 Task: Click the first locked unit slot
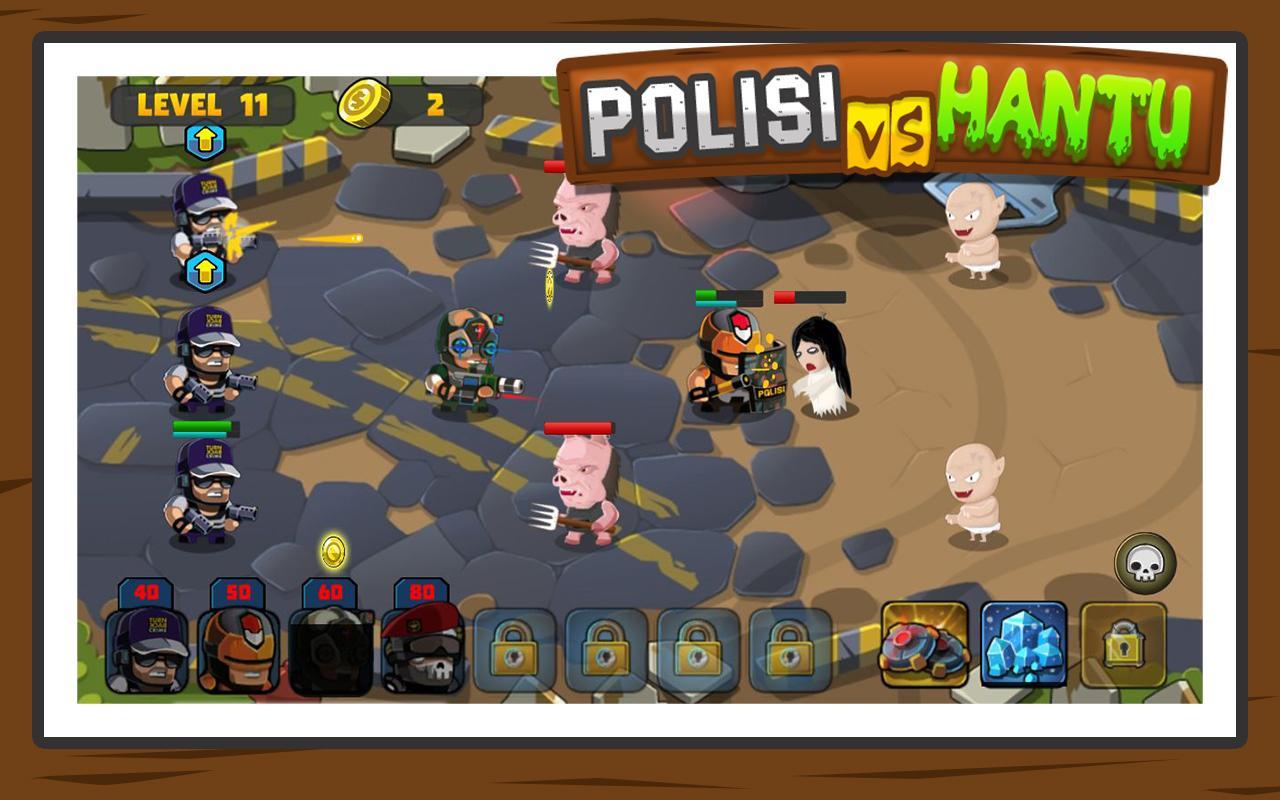coord(516,650)
